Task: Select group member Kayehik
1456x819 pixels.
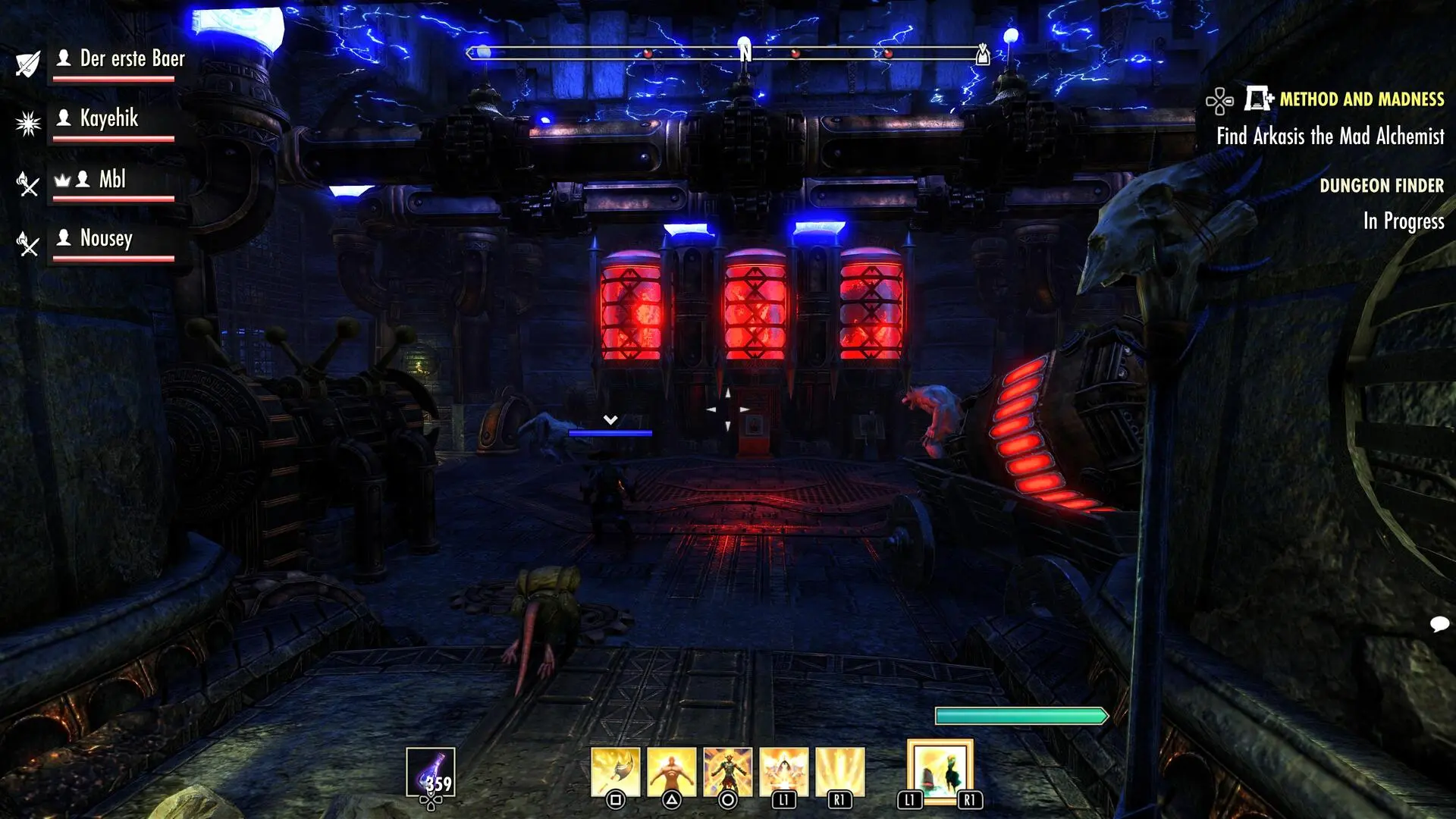Action: [109, 119]
